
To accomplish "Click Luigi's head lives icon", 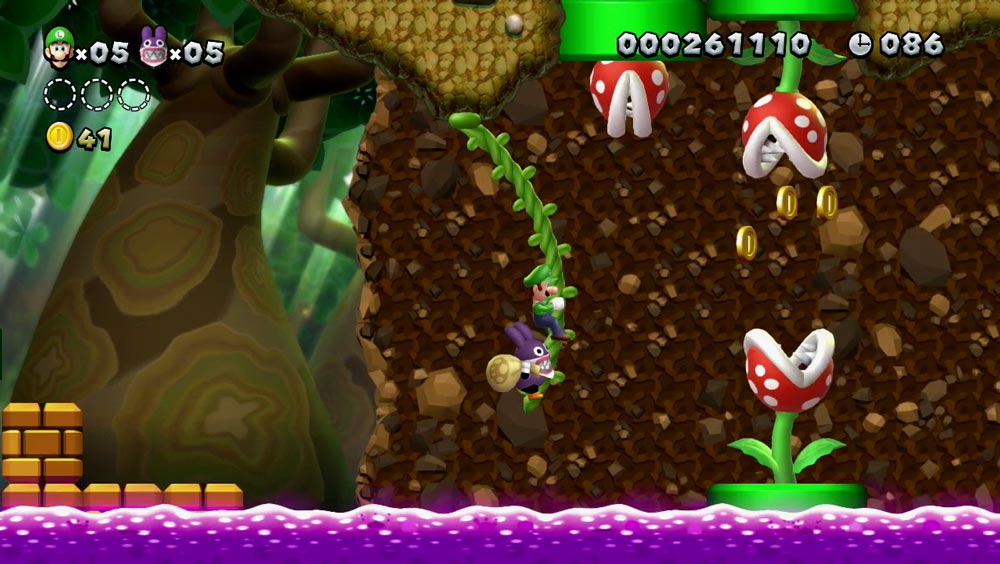I will click(x=59, y=47).
